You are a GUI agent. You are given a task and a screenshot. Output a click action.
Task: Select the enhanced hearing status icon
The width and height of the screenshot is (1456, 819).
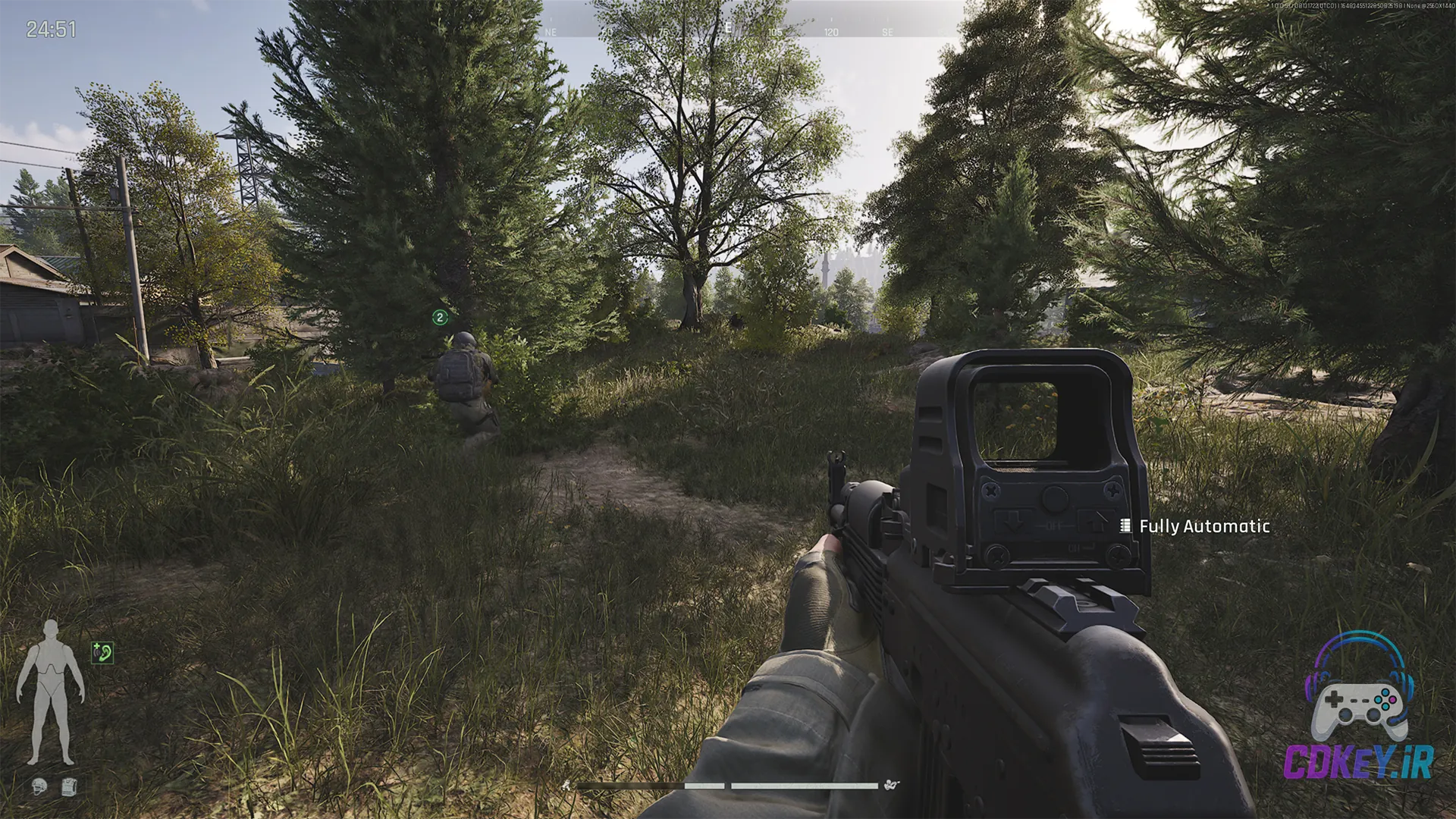point(102,652)
